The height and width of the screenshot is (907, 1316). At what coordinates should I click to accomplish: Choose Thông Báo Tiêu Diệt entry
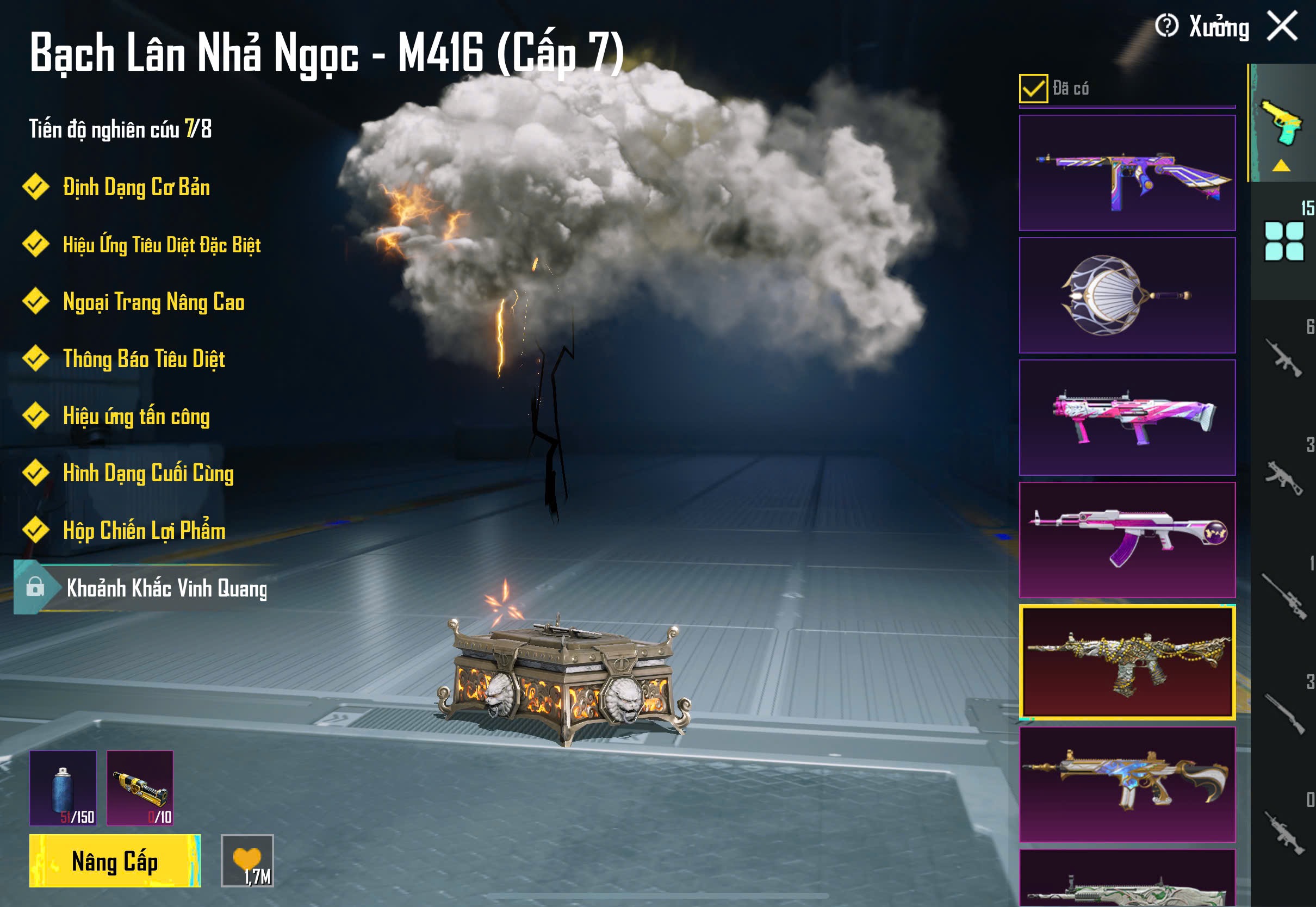click(144, 359)
